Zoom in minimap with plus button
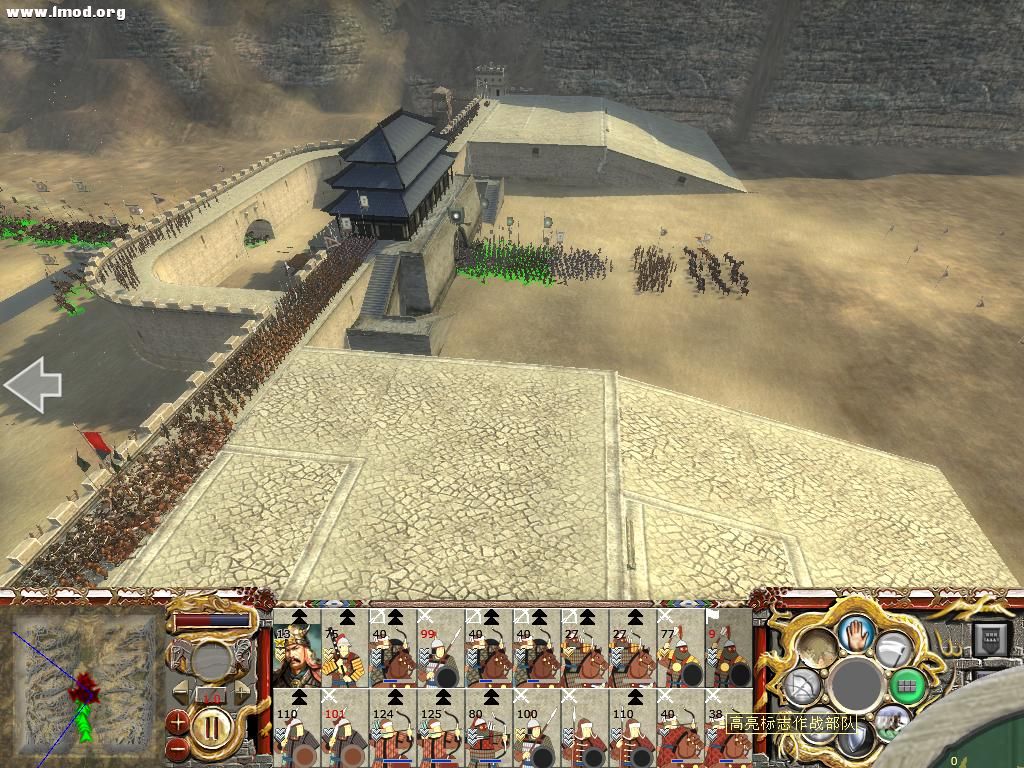Viewport: 1024px width, 768px height. point(177,719)
